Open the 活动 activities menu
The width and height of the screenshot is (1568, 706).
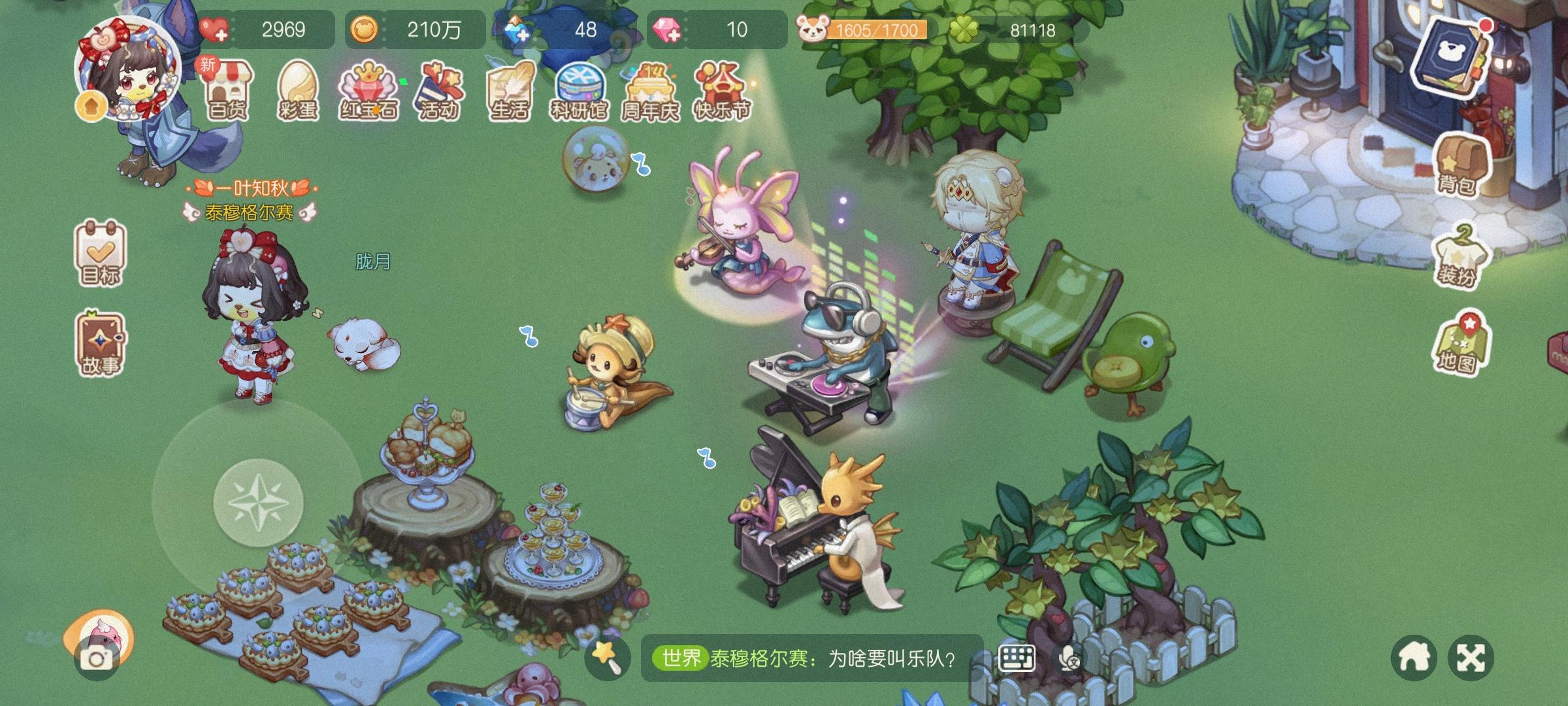click(x=438, y=92)
